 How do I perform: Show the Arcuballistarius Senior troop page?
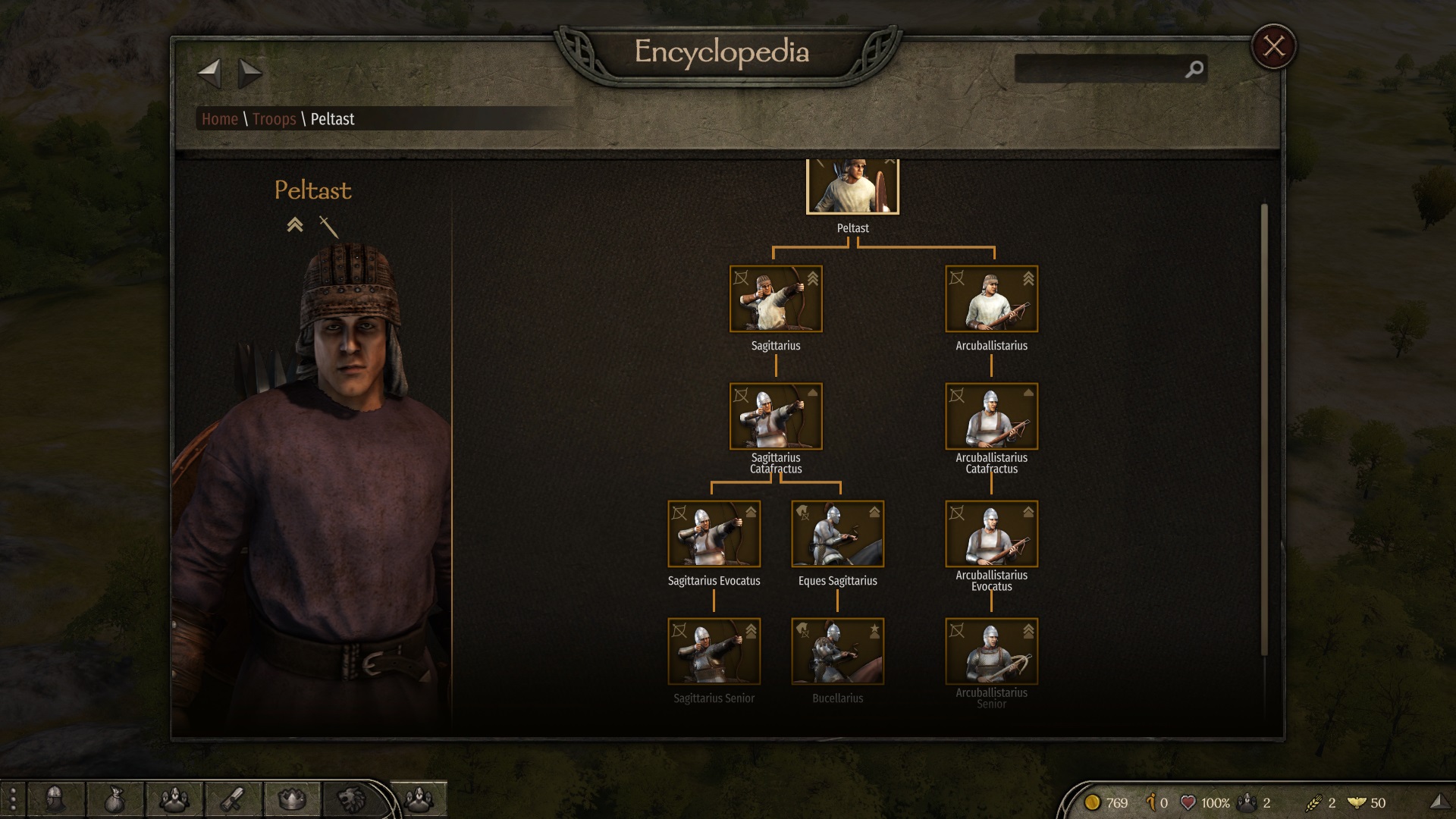[x=991, y=651]
